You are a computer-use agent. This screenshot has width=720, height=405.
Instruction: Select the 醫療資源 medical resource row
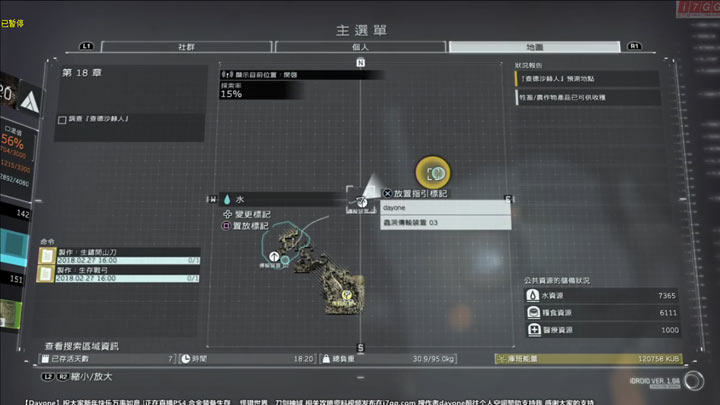coord(602,330)
